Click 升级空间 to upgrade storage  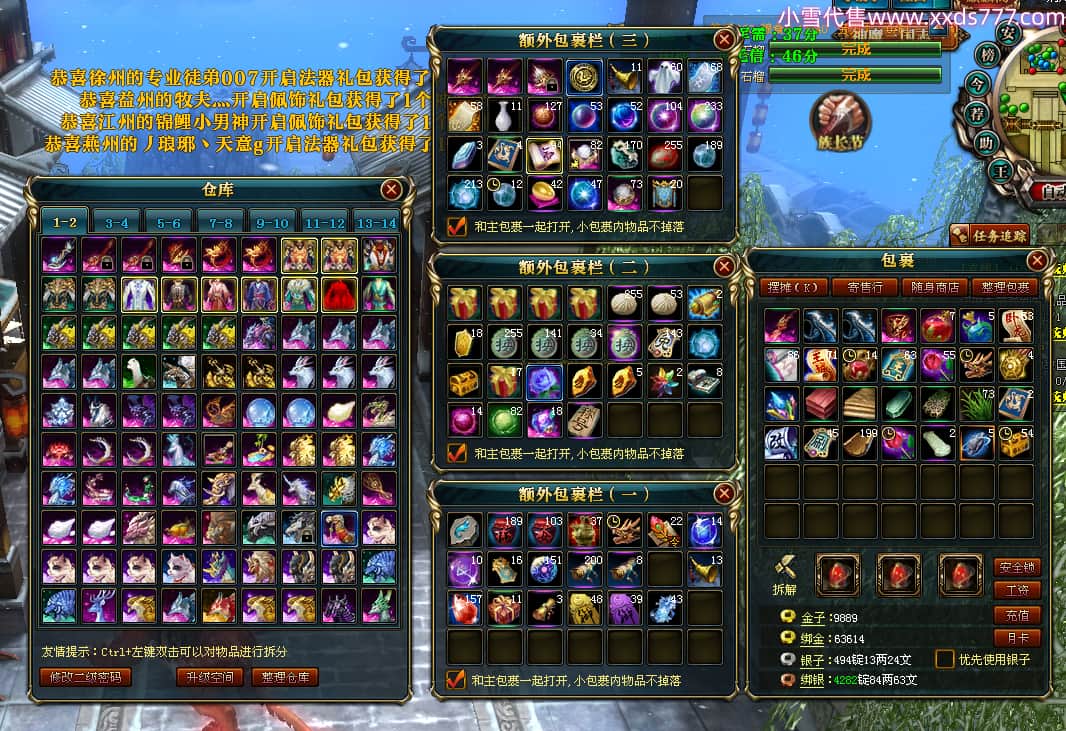209,677
